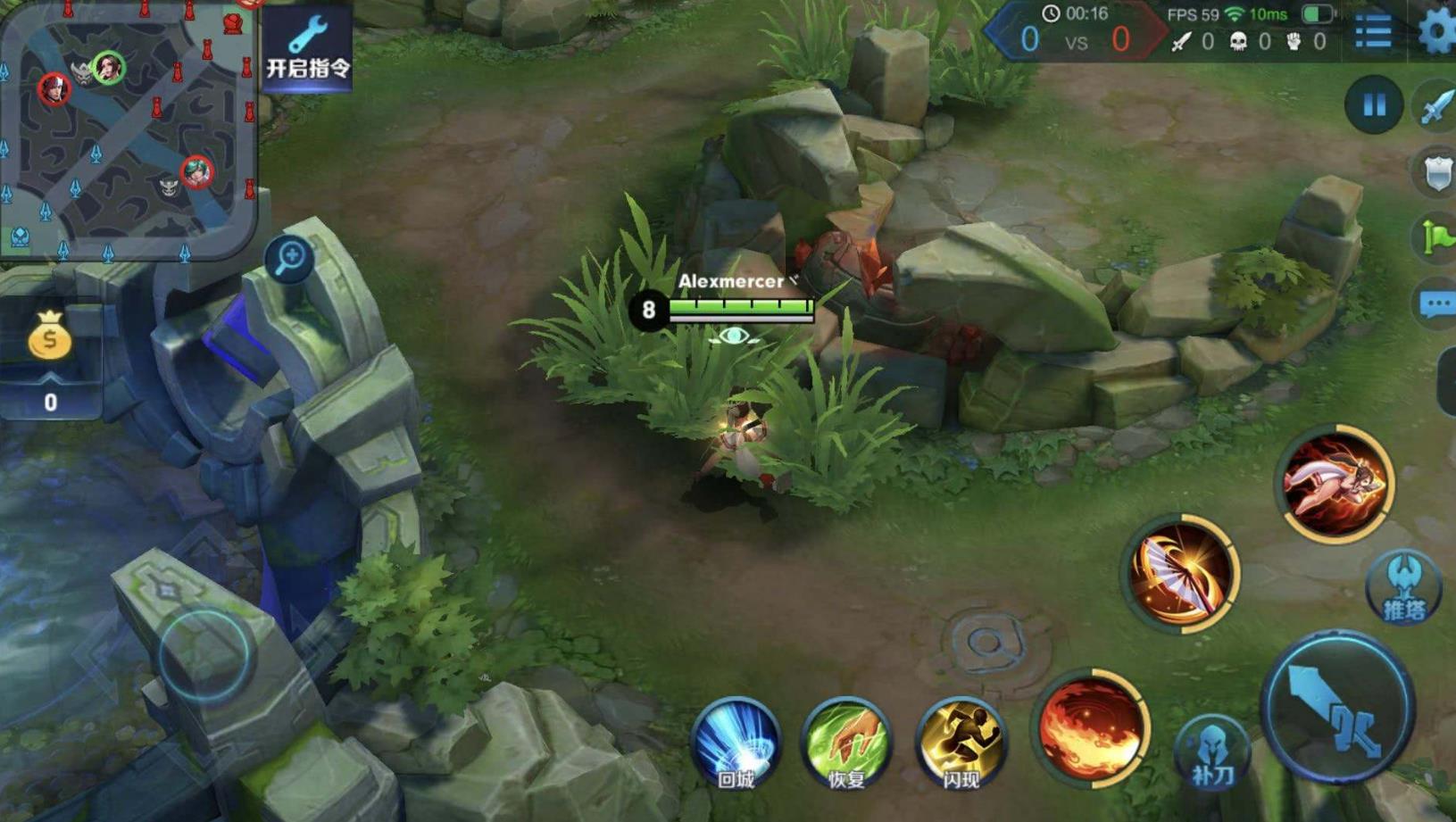This screenshot has height=822, width=1456.
Task: Open the gear settings menu
Action: pyautogui.click(x=1435, y=33)
